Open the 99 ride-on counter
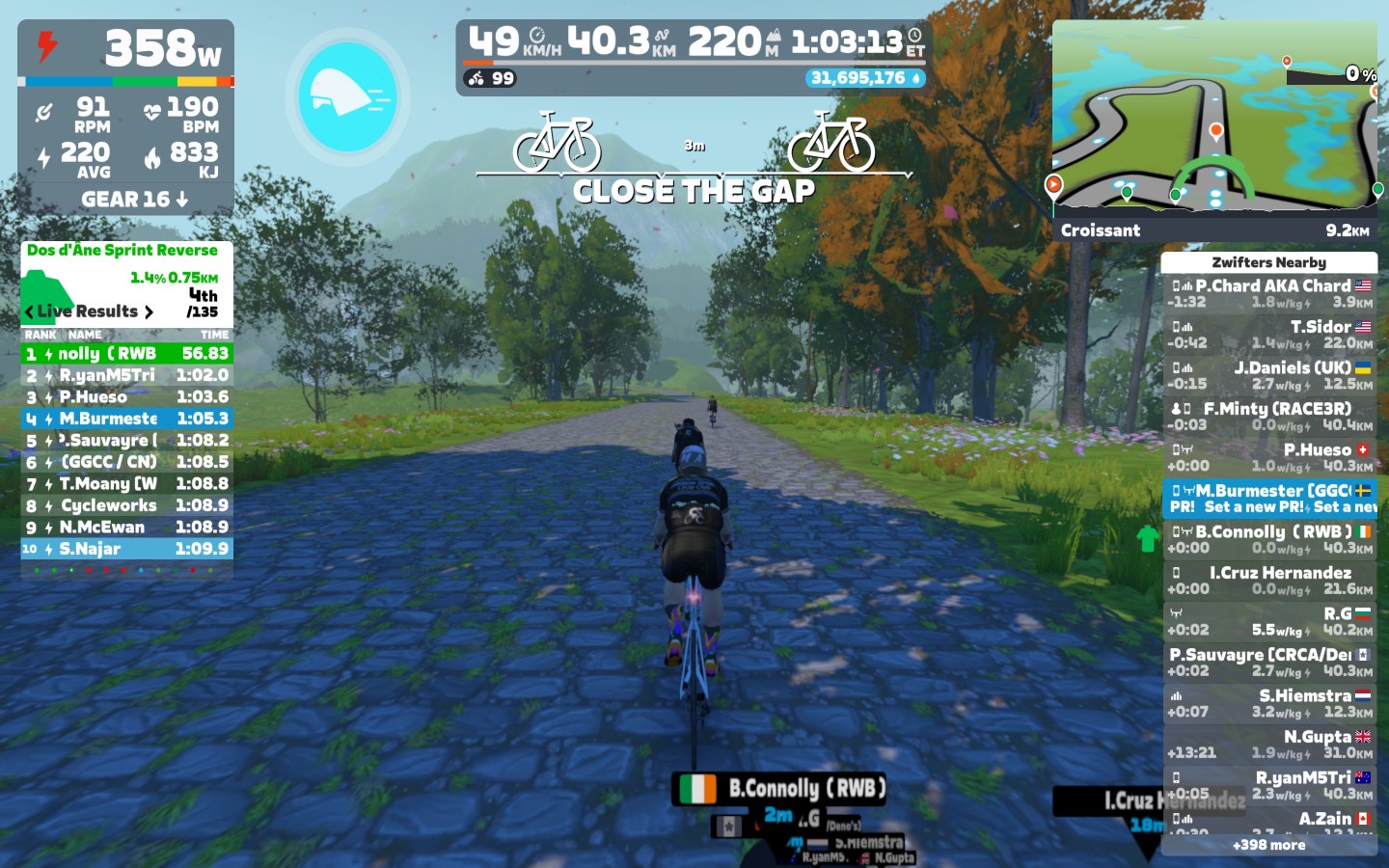 491,78
